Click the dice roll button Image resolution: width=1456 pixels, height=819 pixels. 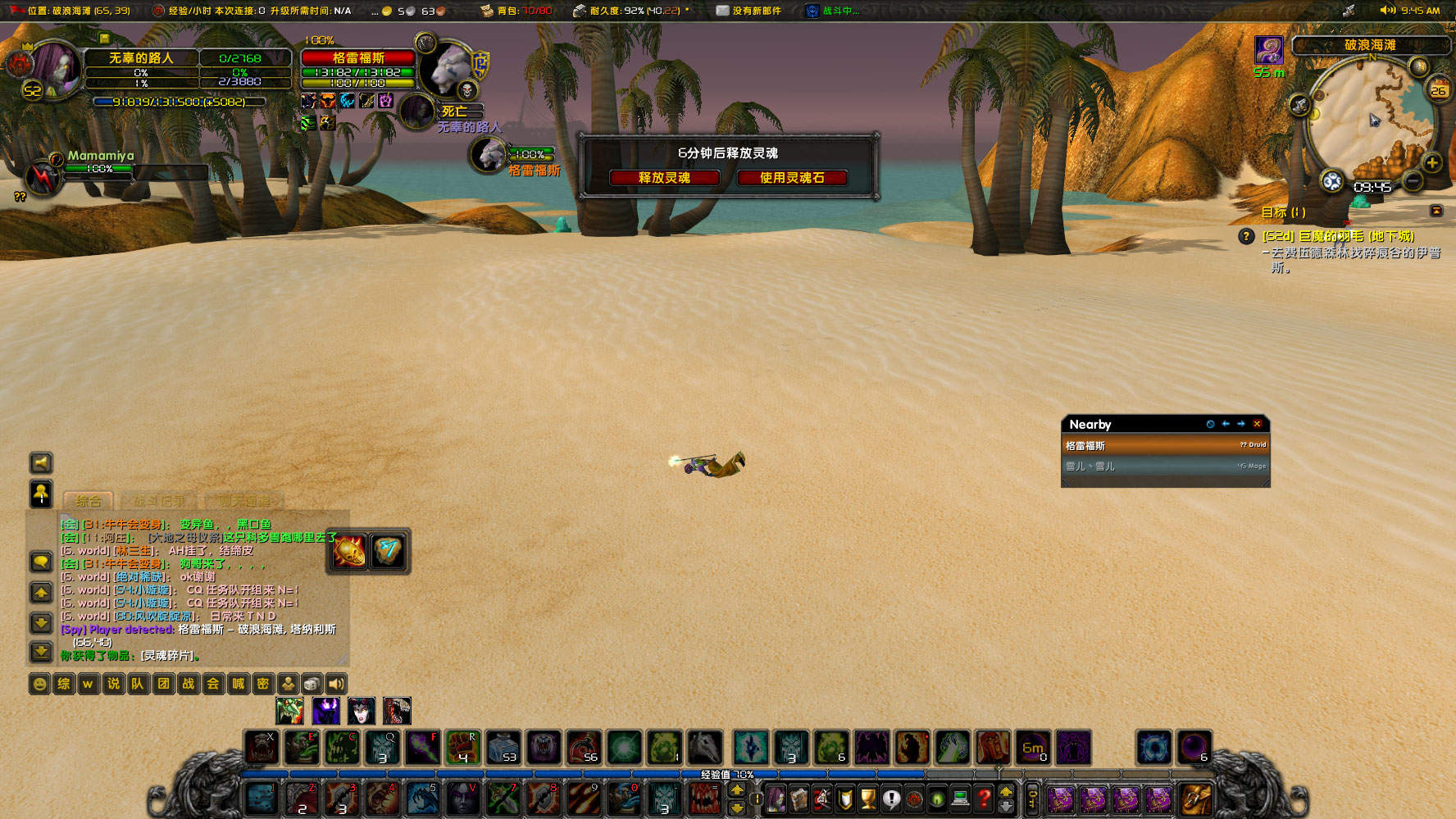point(312,684)
